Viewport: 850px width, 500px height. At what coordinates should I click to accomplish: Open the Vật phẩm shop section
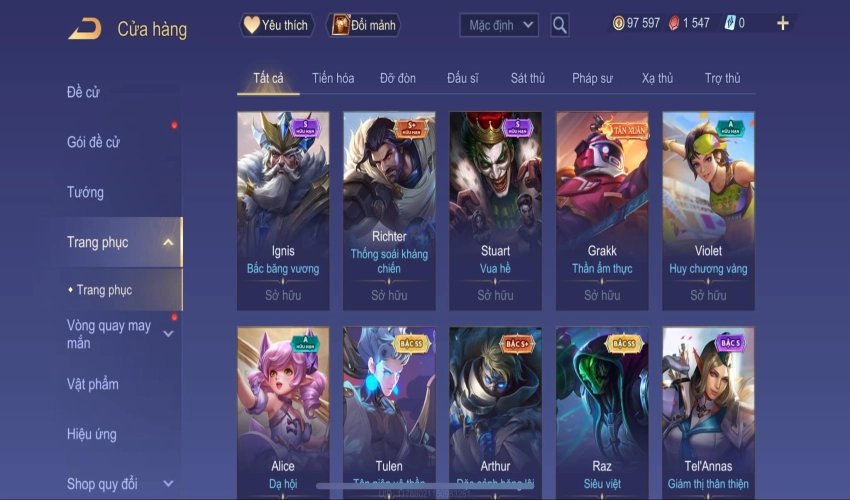(x=92, y=384)
